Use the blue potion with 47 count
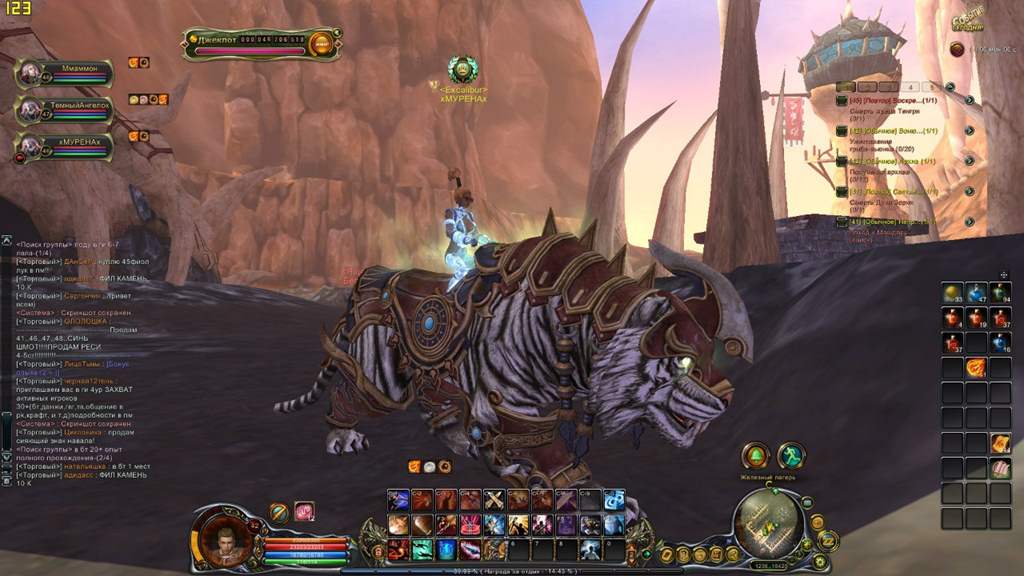 click(976, 293)
